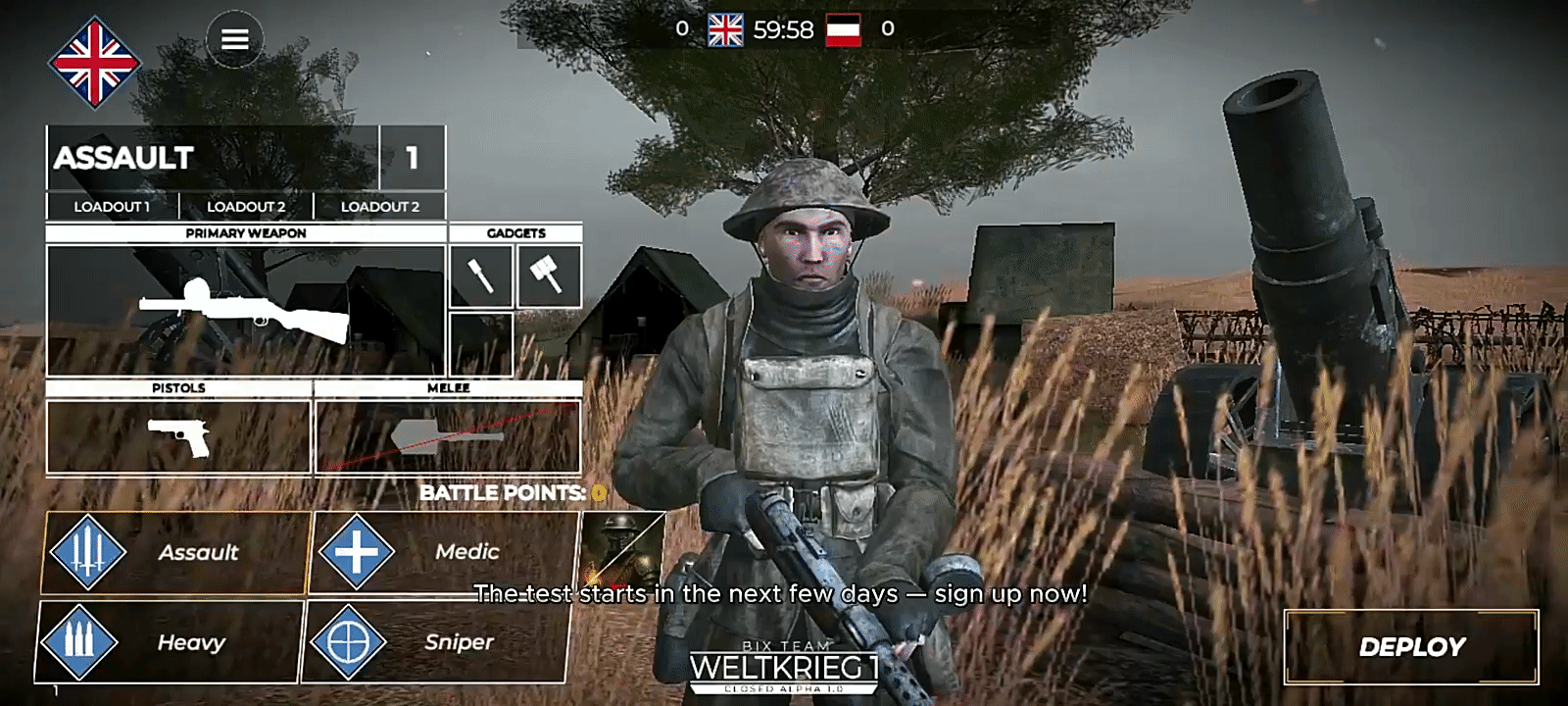Image resolution: width=1568 pixels, height=706 pixels.
Task: Deploy into the battle
Action: [x=1411, y=646]
